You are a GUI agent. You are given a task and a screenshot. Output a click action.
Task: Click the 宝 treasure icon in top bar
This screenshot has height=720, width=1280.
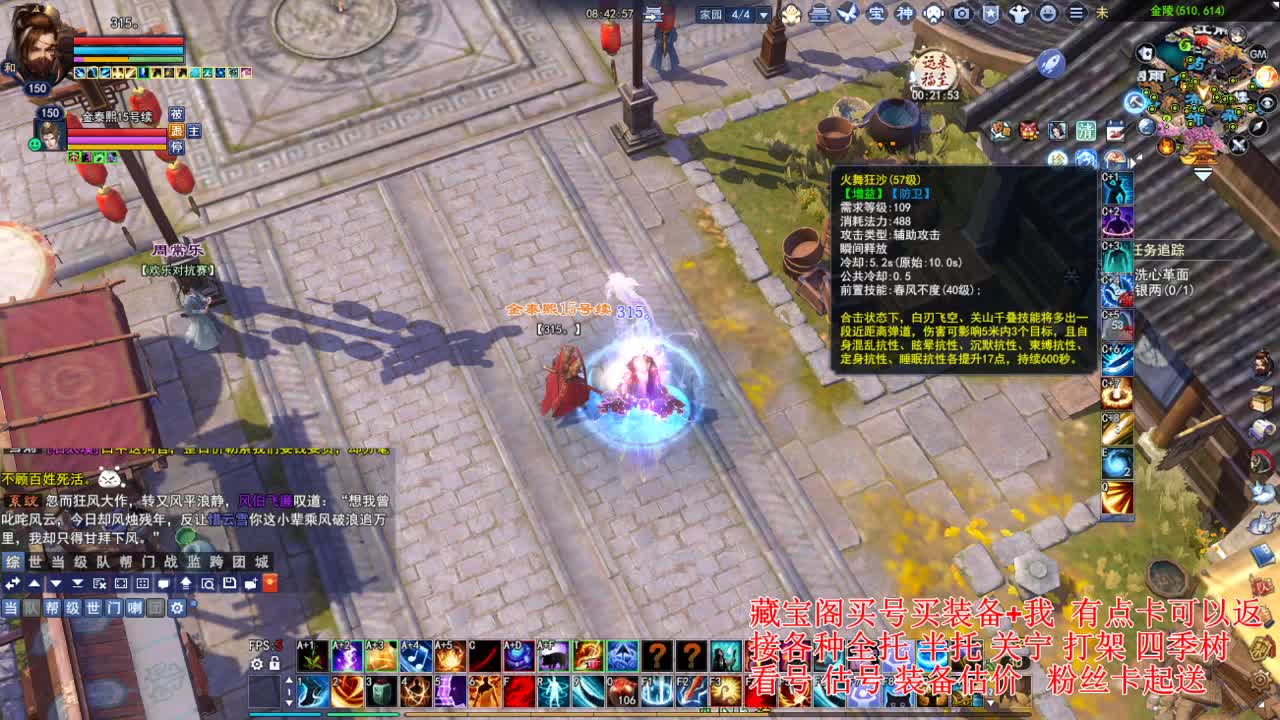click(x=878, y=13)
